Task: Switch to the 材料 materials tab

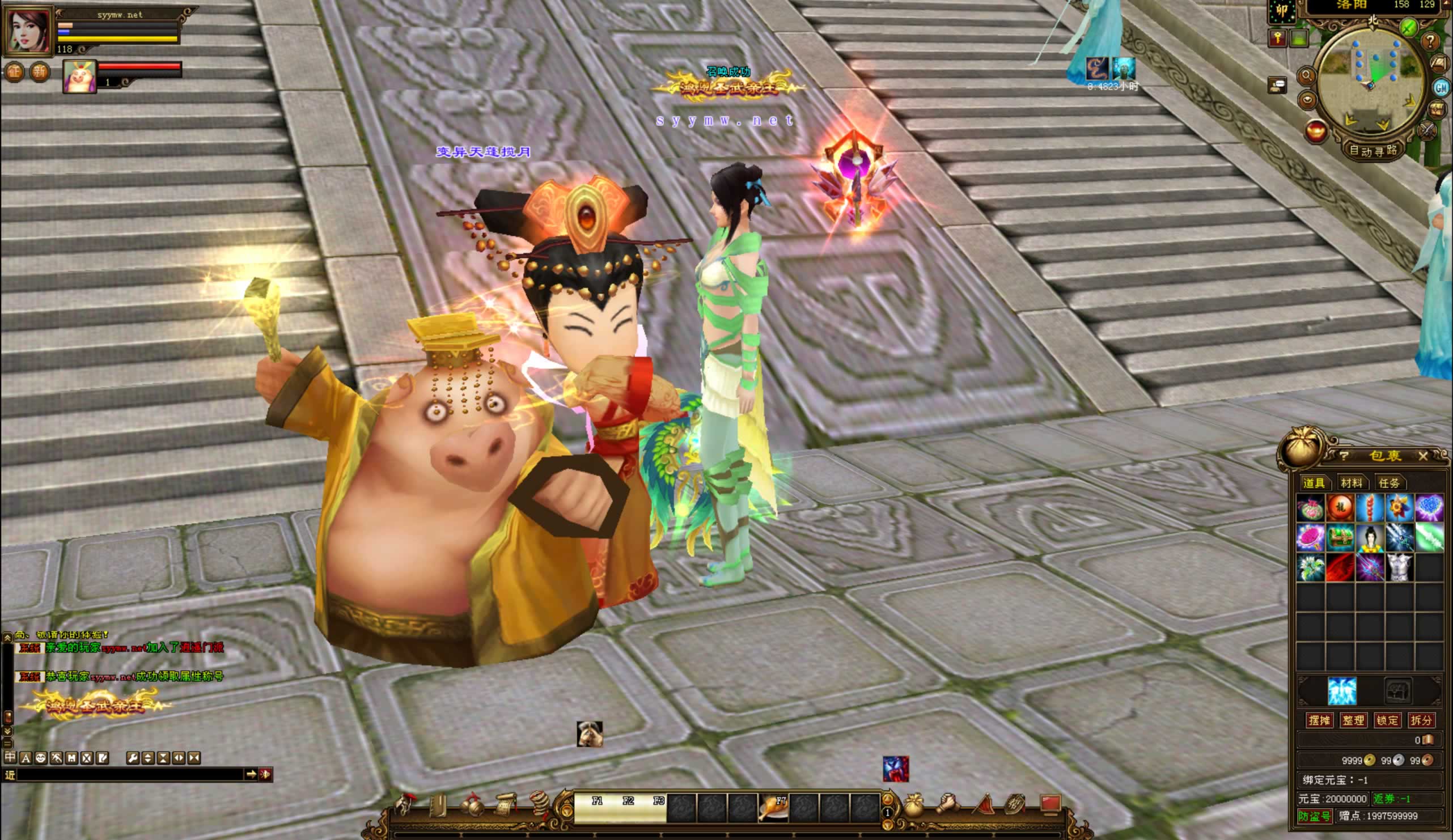Action: pyautogui.click(x=1352, y=482)
